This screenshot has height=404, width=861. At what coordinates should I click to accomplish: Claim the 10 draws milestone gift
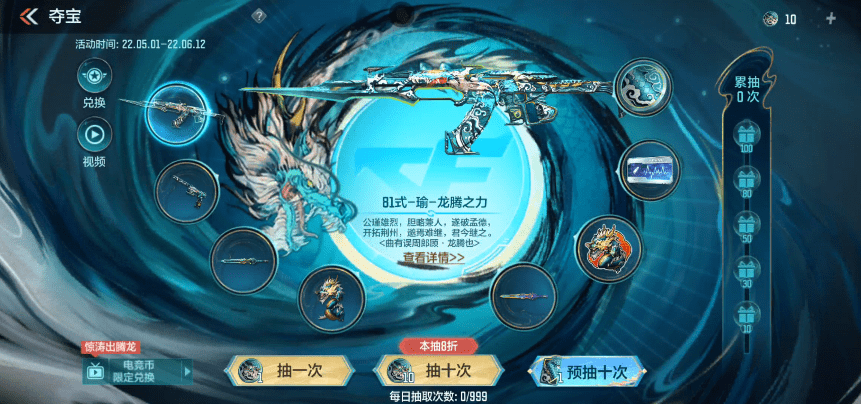746,313
